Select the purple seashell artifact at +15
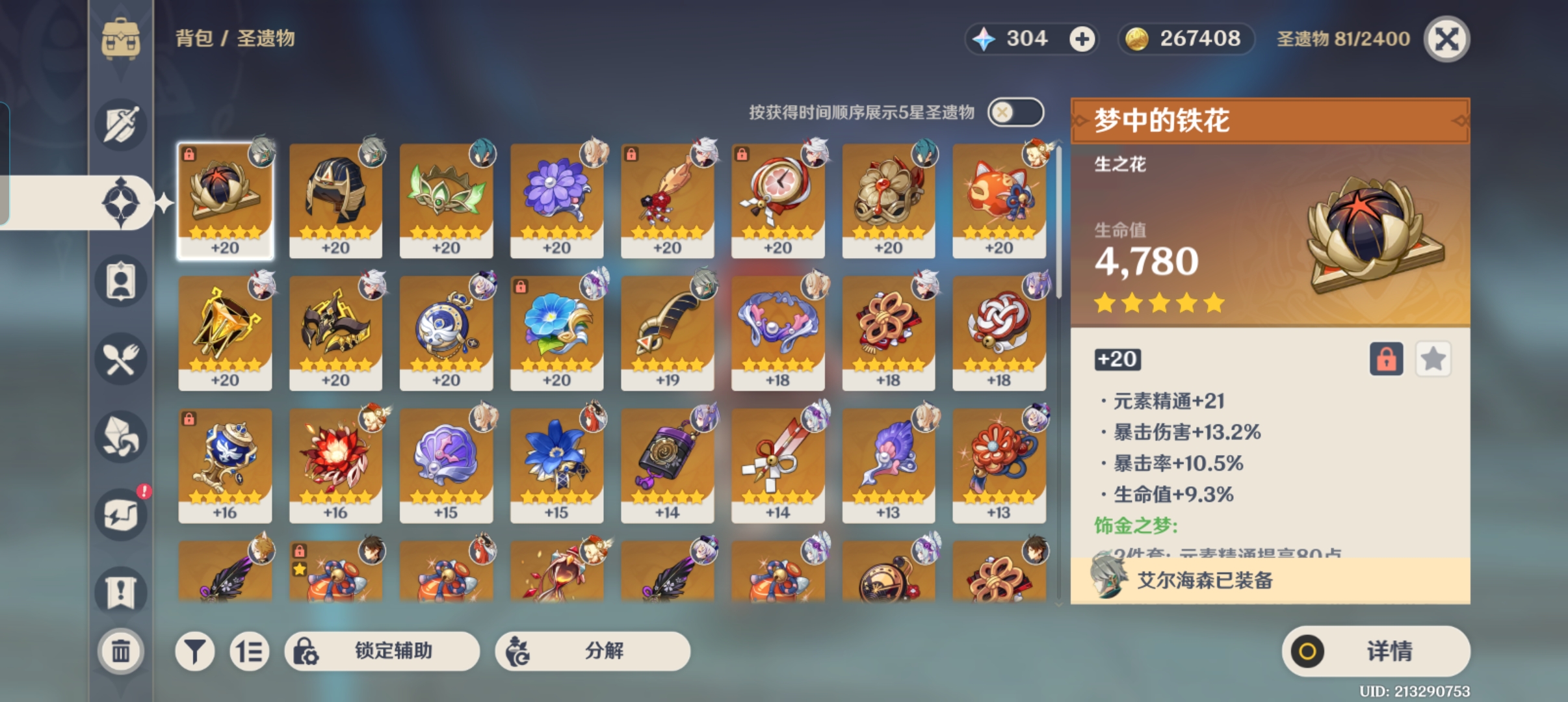 coord(447,465)
